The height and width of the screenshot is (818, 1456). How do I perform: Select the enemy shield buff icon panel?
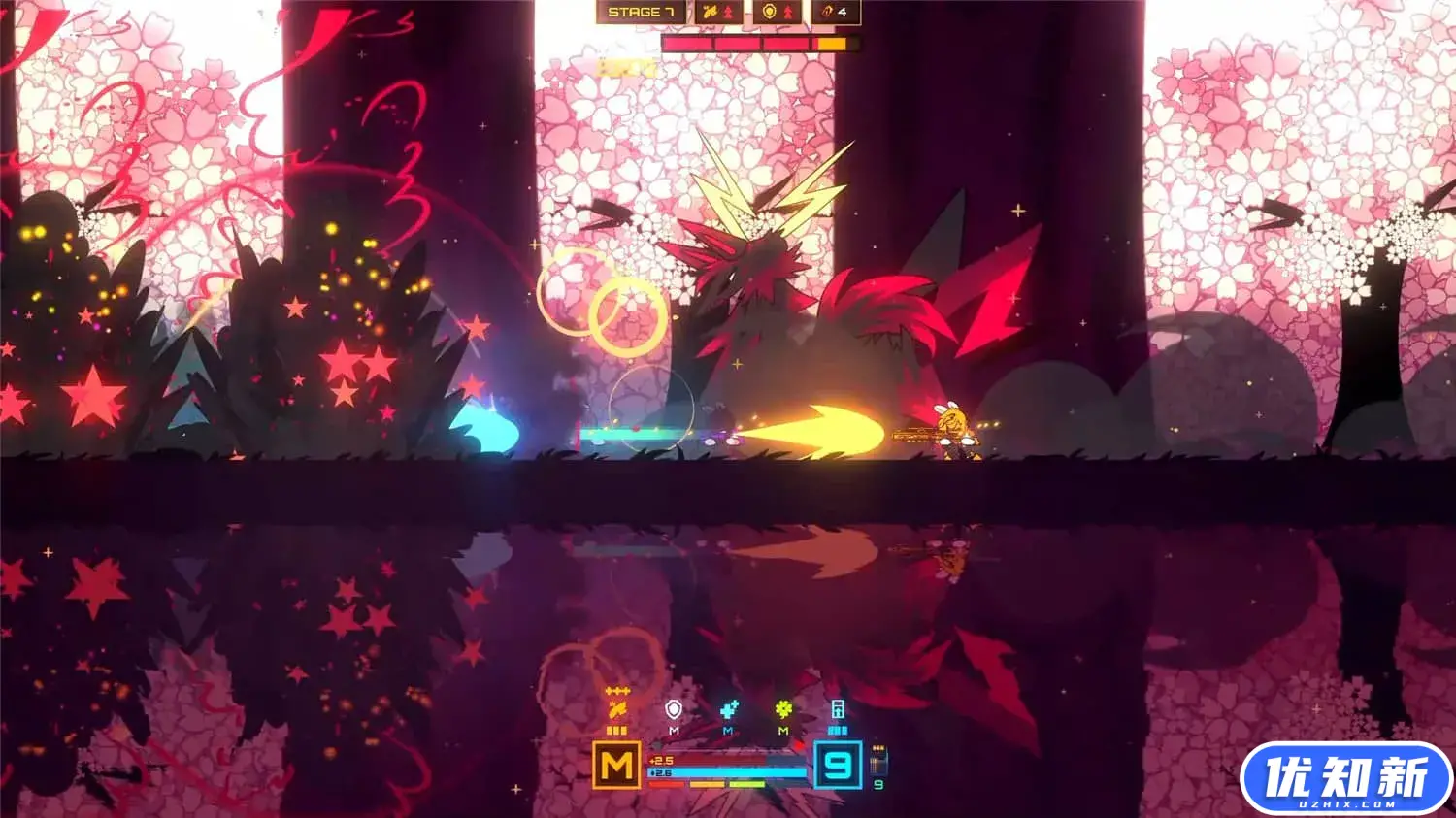[778, 12]
